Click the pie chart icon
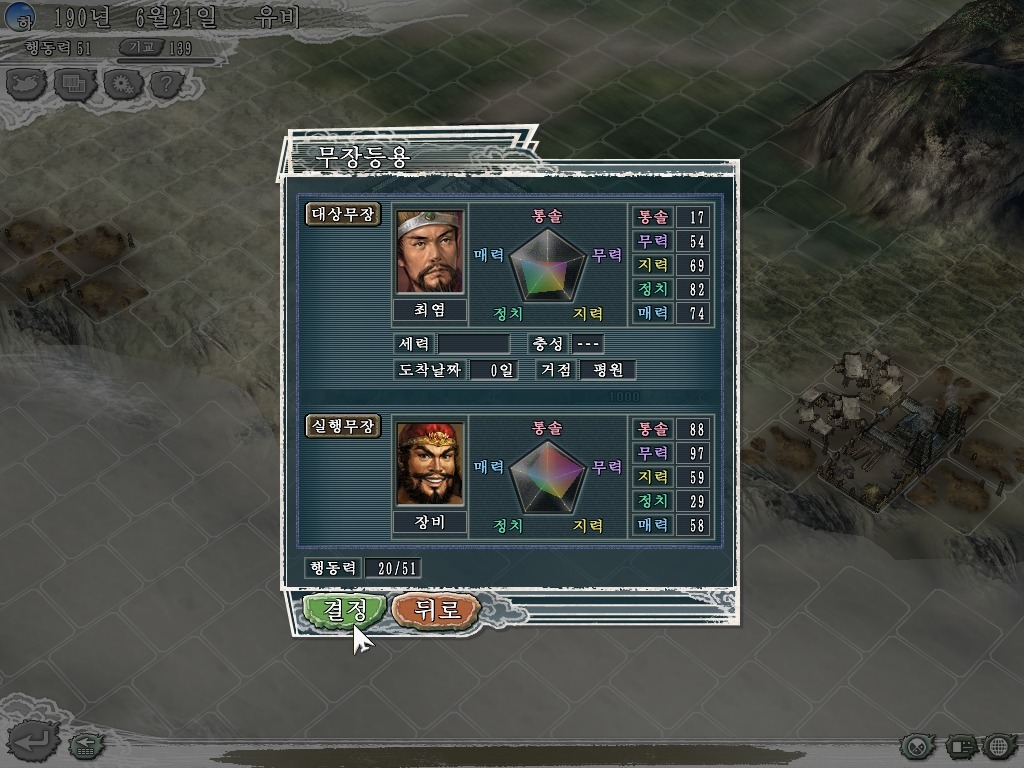 pyautogui.click(x=918, y=745)
